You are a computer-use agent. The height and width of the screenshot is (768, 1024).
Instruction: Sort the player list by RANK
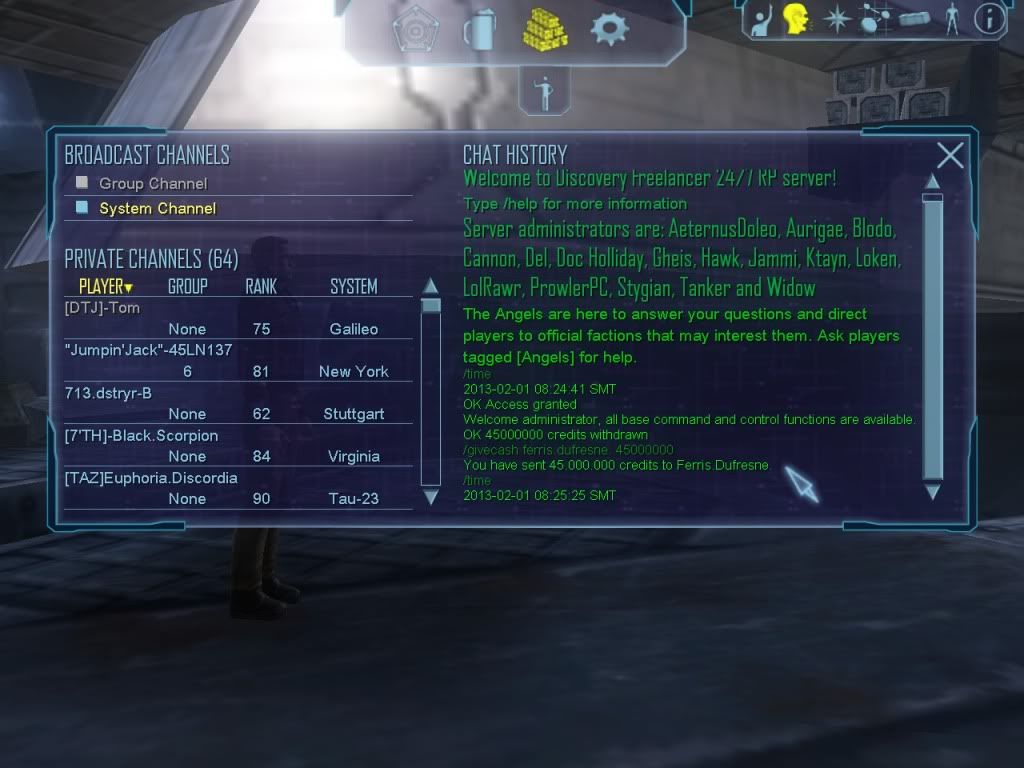(261, 287)
